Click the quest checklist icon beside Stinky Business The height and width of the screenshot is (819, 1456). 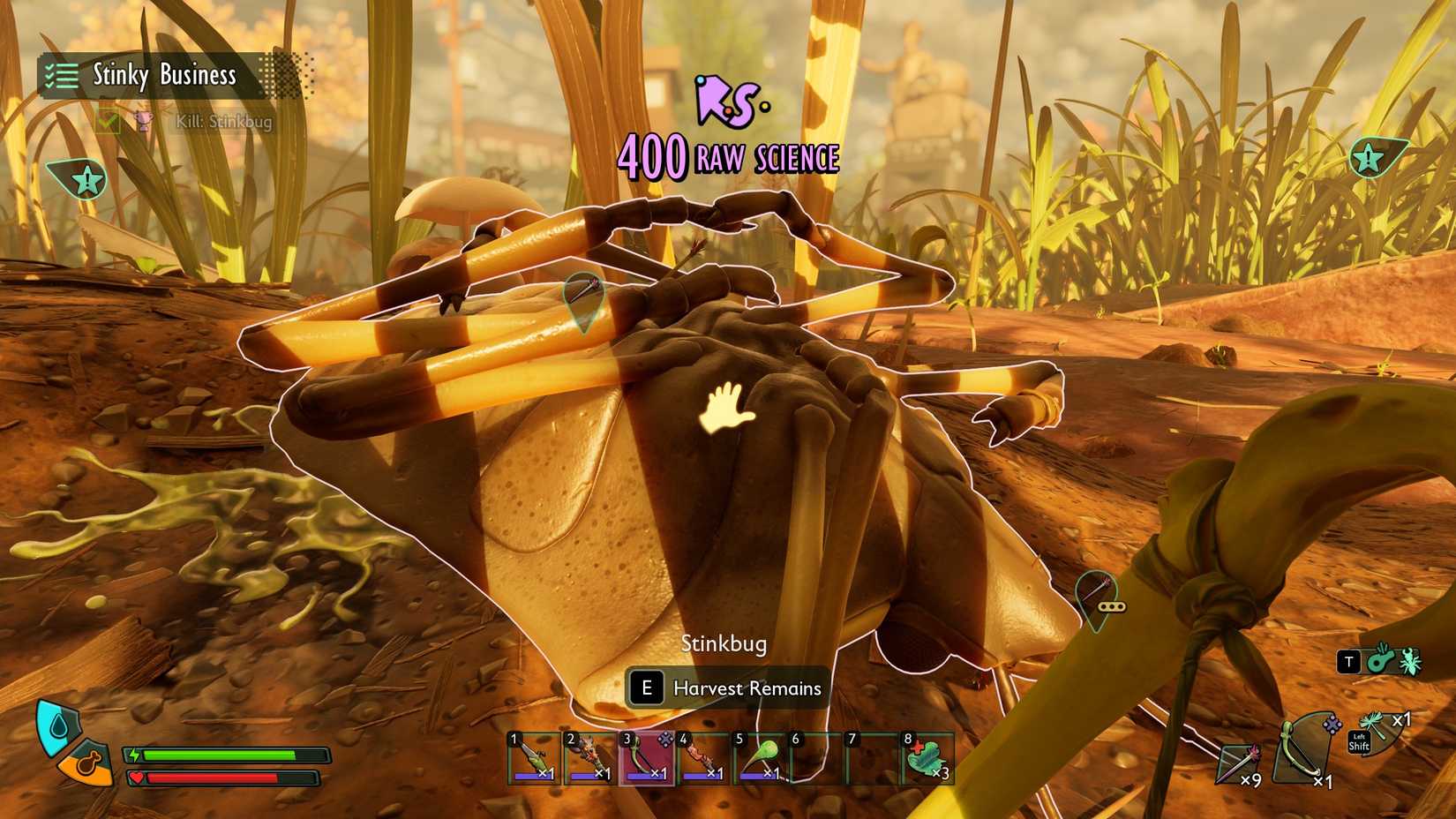60,75
